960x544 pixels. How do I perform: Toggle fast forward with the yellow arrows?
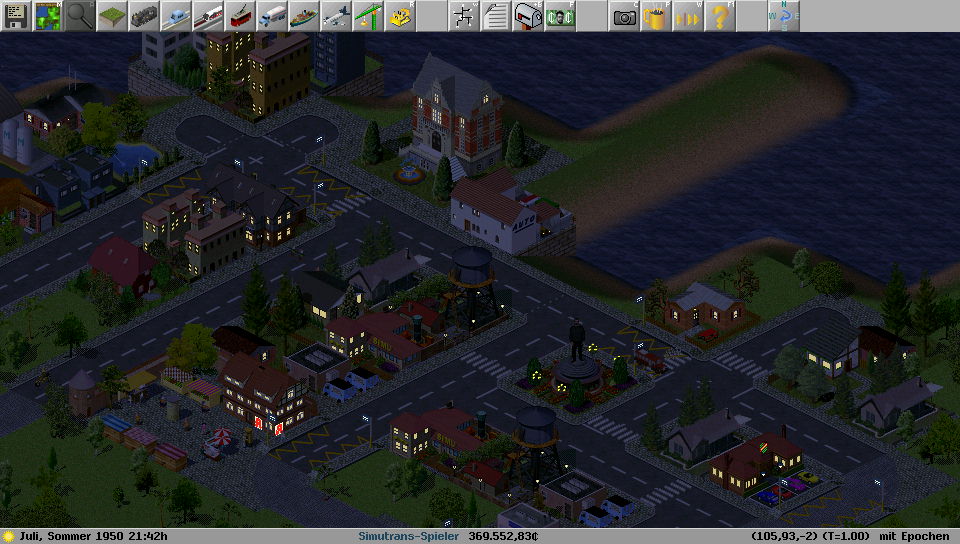pos(688,16)
